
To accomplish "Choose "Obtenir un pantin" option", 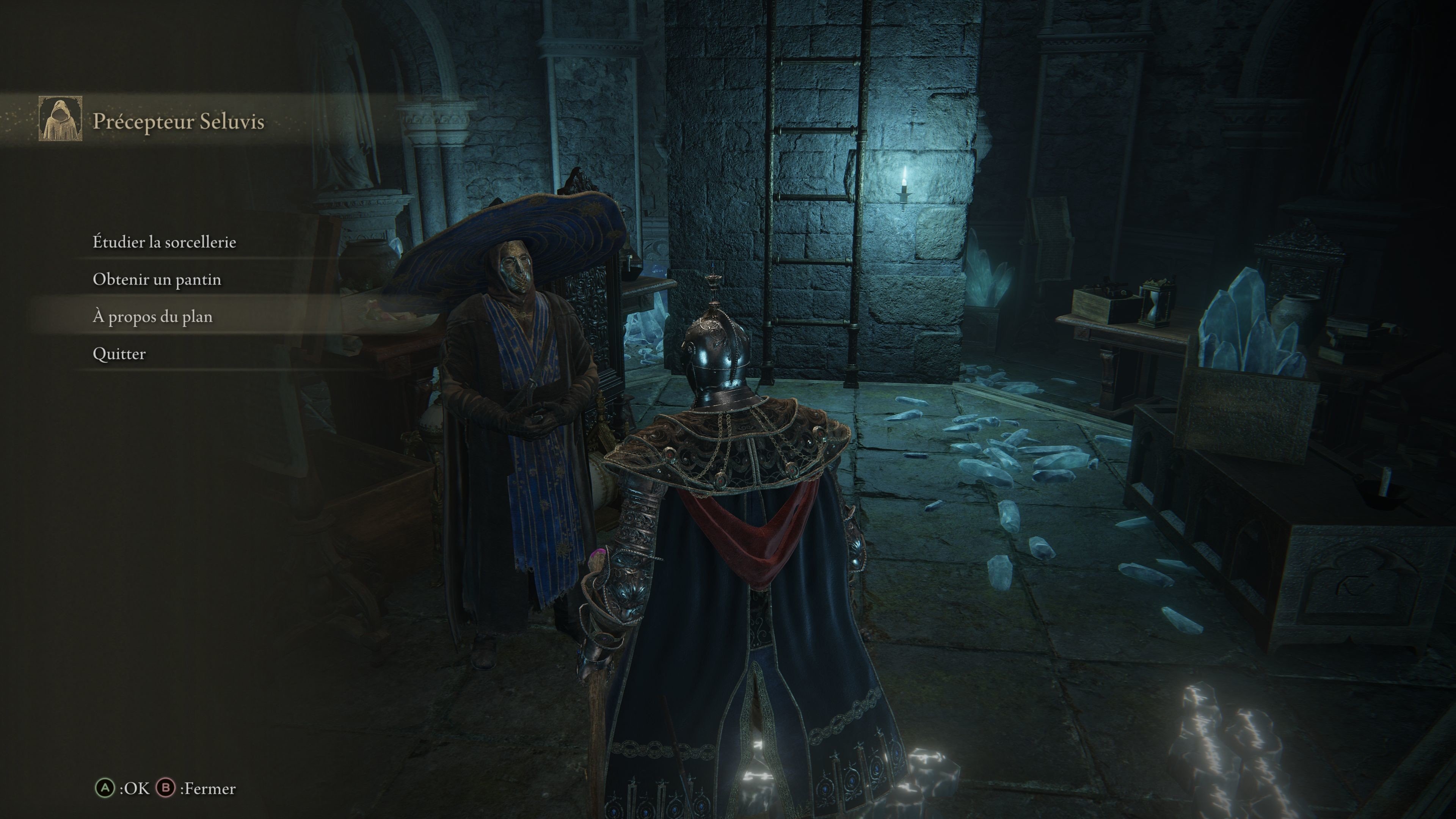I will pyautogui.click(x=157, y=280).
